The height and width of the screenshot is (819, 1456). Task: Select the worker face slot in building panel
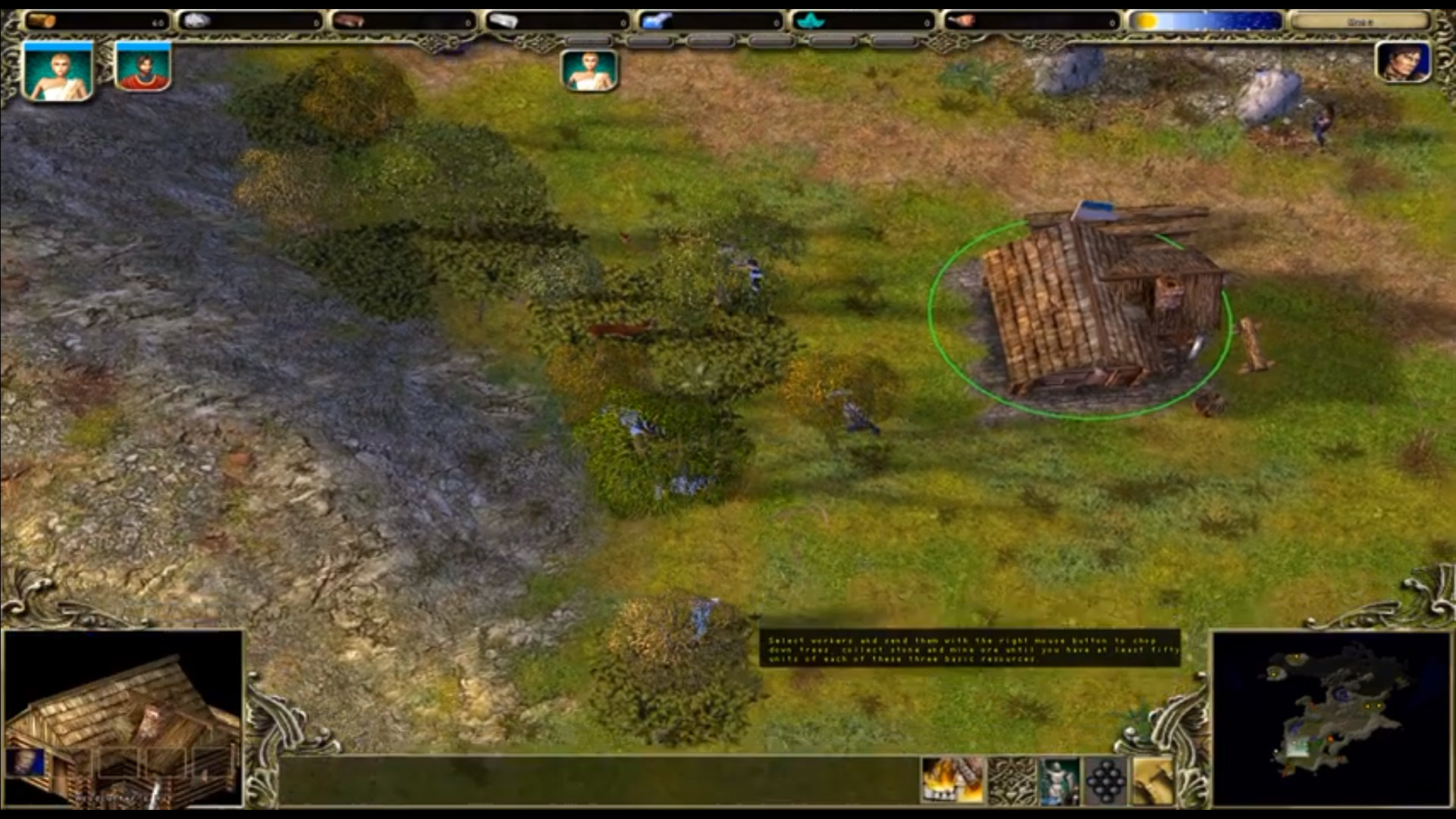pos(26,761)
